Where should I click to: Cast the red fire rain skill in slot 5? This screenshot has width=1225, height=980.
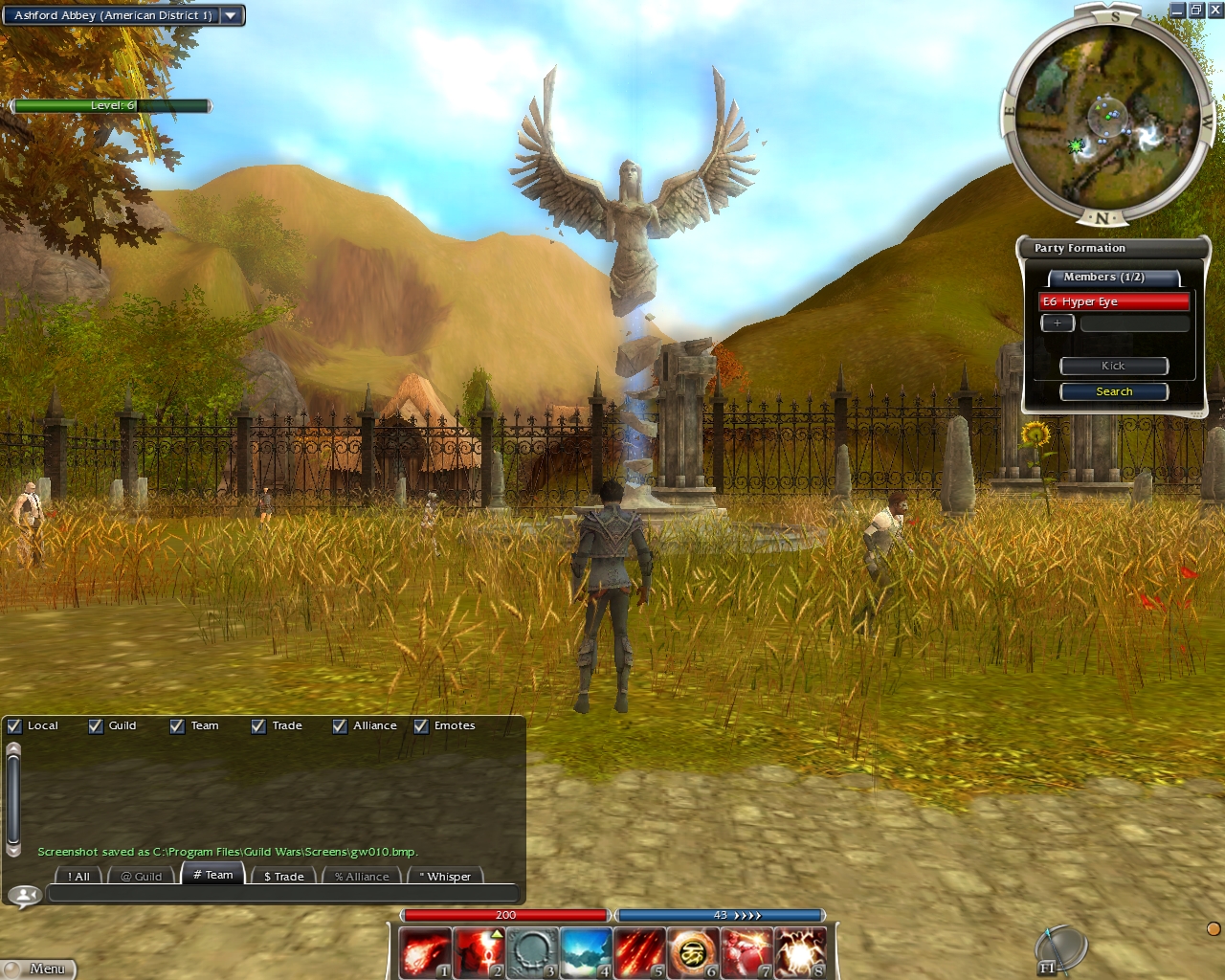click(639, 952)
